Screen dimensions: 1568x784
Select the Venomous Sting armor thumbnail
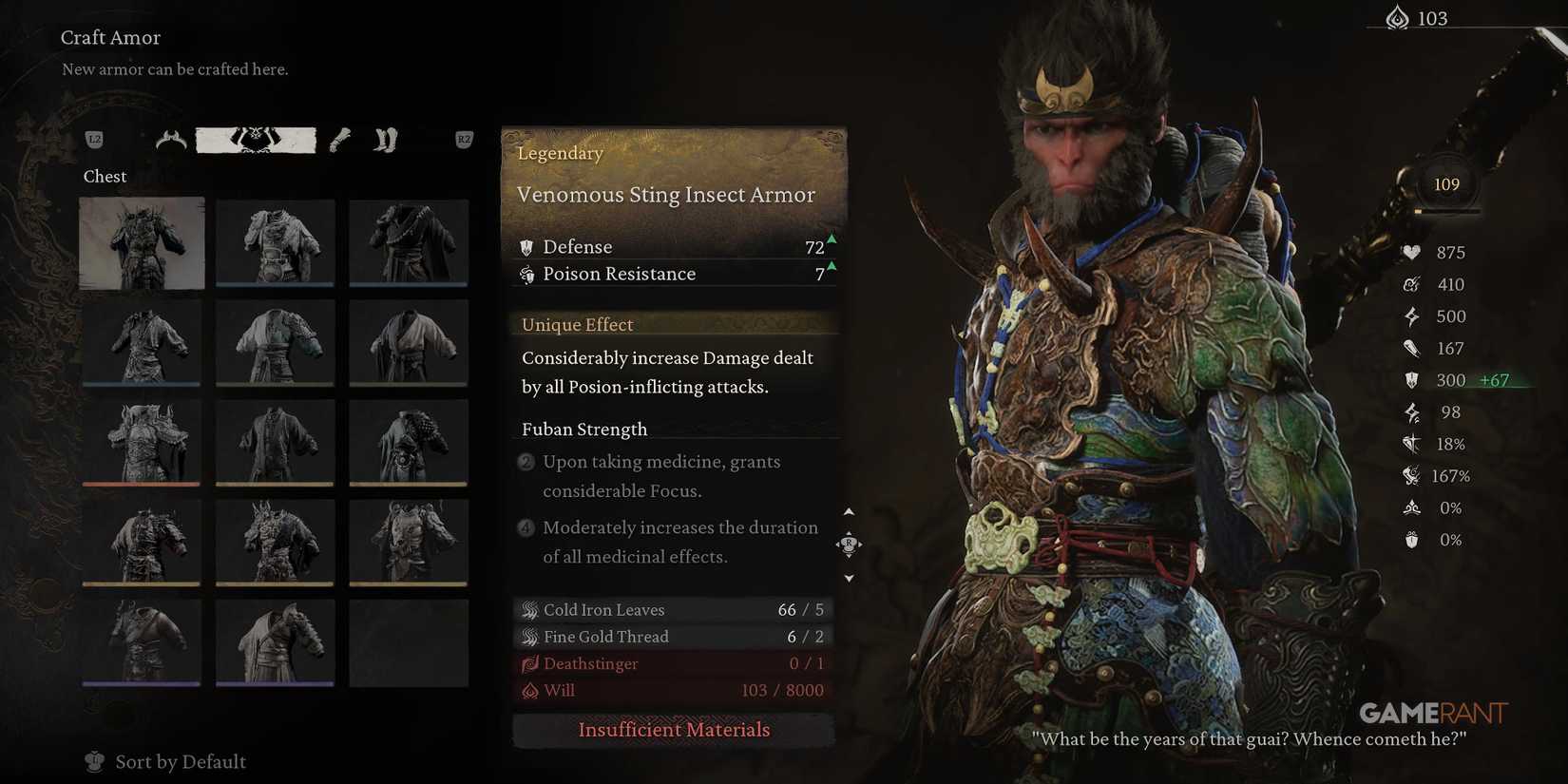coord(141,242)
